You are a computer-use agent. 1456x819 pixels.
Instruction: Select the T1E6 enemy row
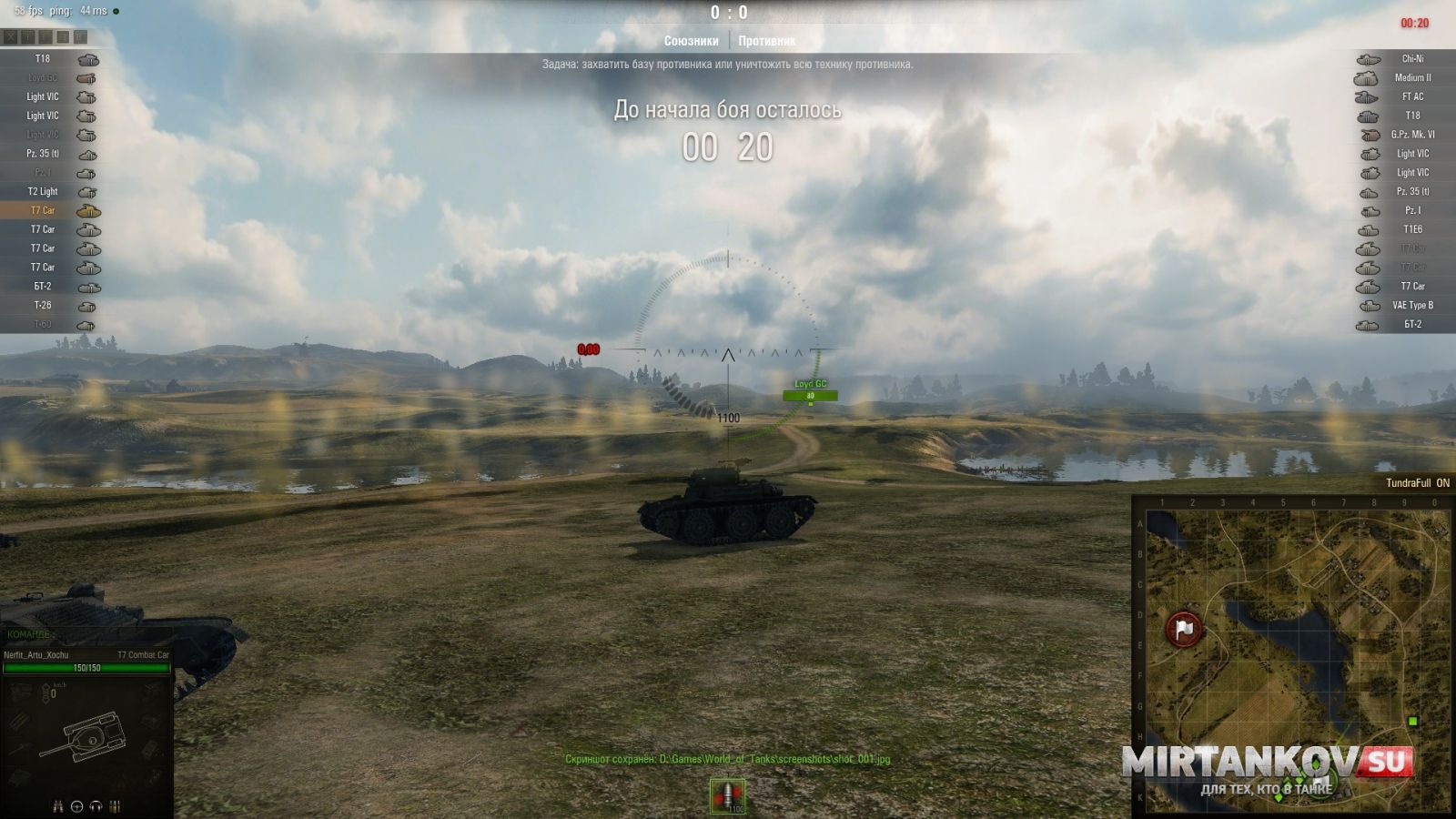(1401, 229)
